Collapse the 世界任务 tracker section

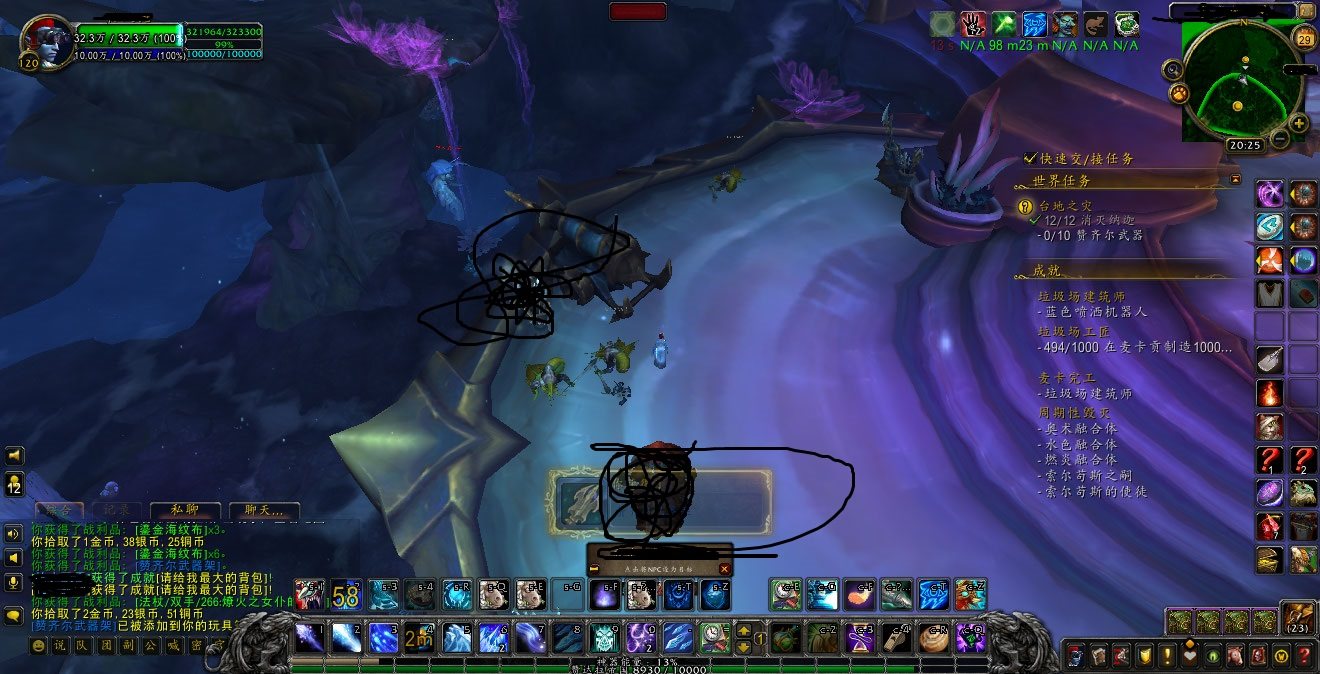(x=1235, y=180)
